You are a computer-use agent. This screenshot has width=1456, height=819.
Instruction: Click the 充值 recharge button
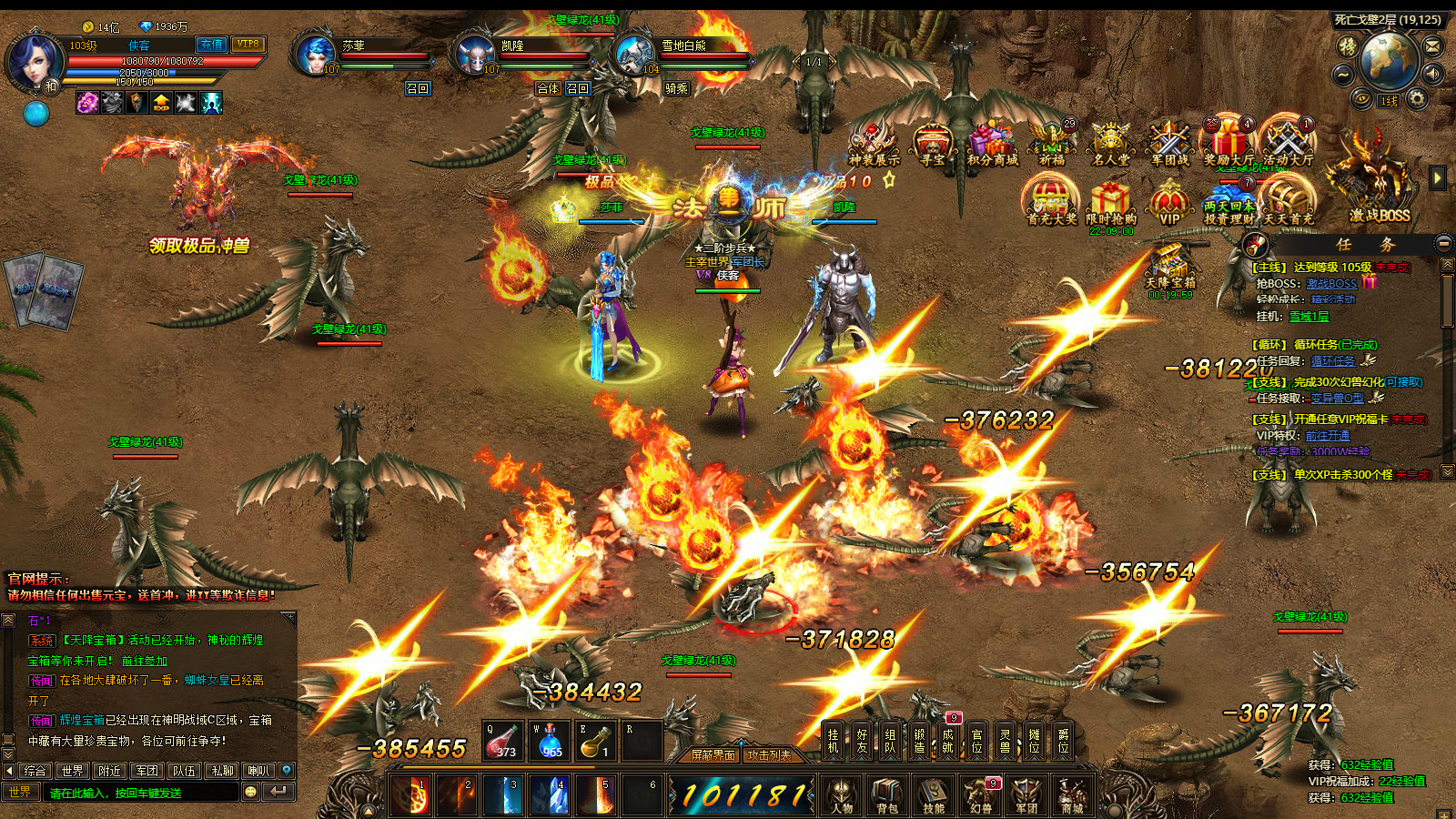coord(211,45)
